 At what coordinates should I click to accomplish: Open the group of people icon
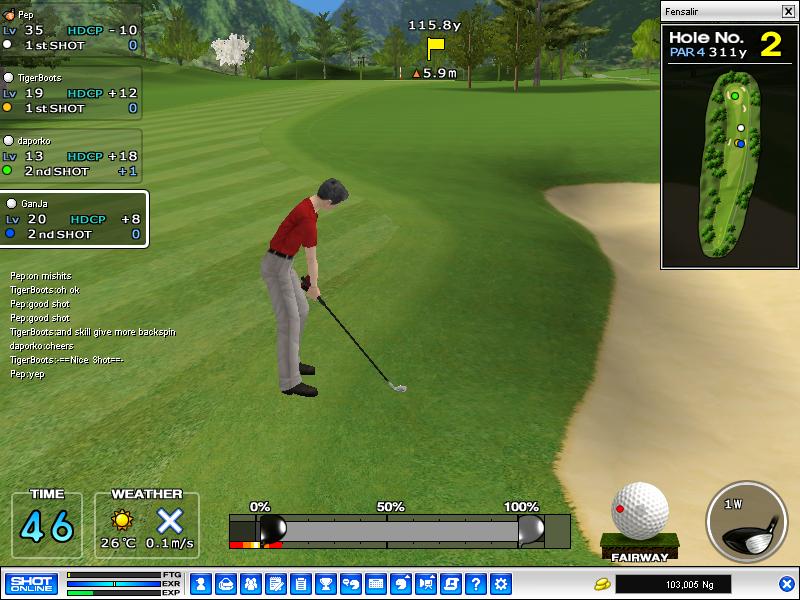pyautogui.click(x=251, y=584)
